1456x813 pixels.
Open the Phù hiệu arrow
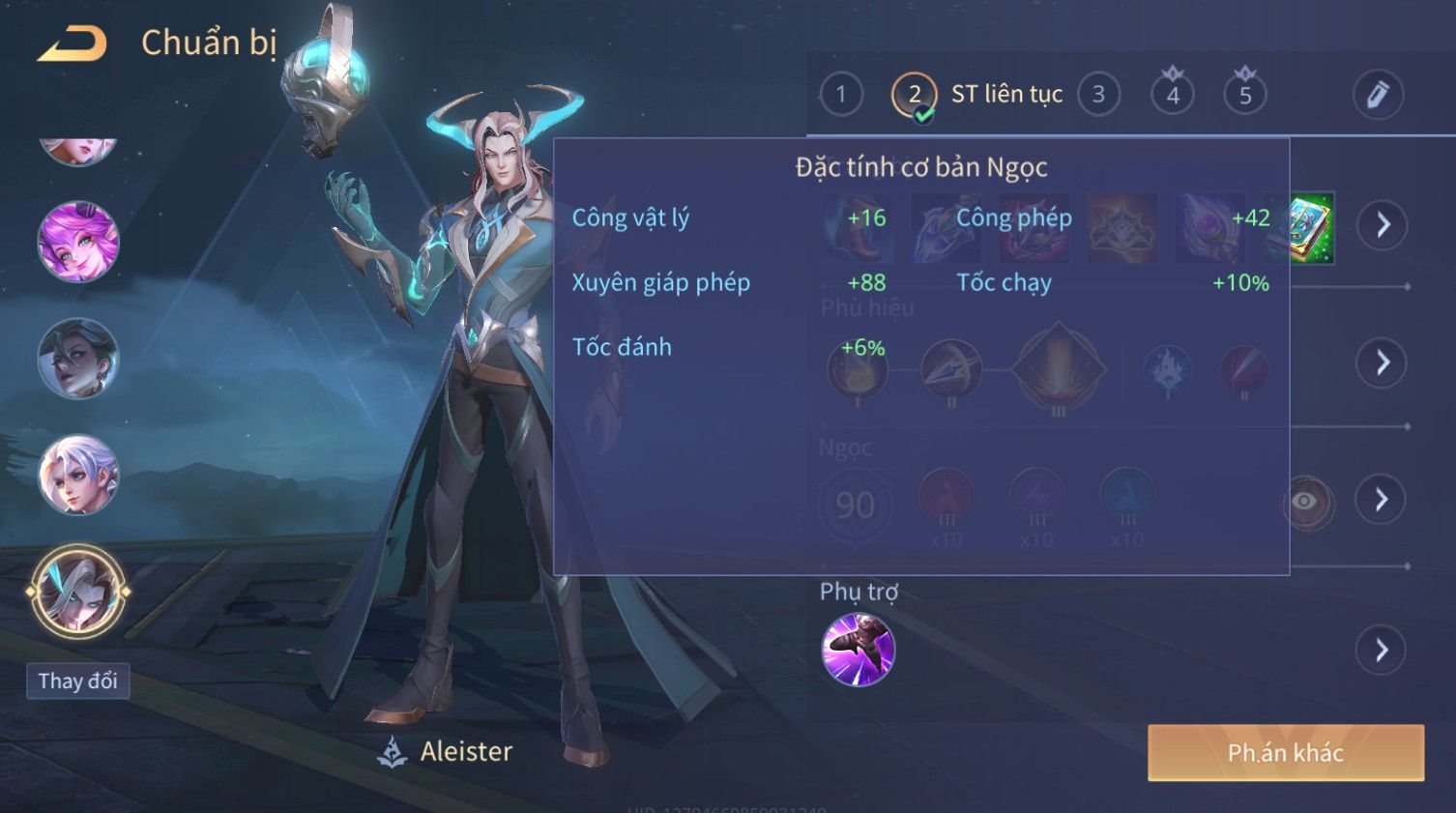click(1382, 363)
